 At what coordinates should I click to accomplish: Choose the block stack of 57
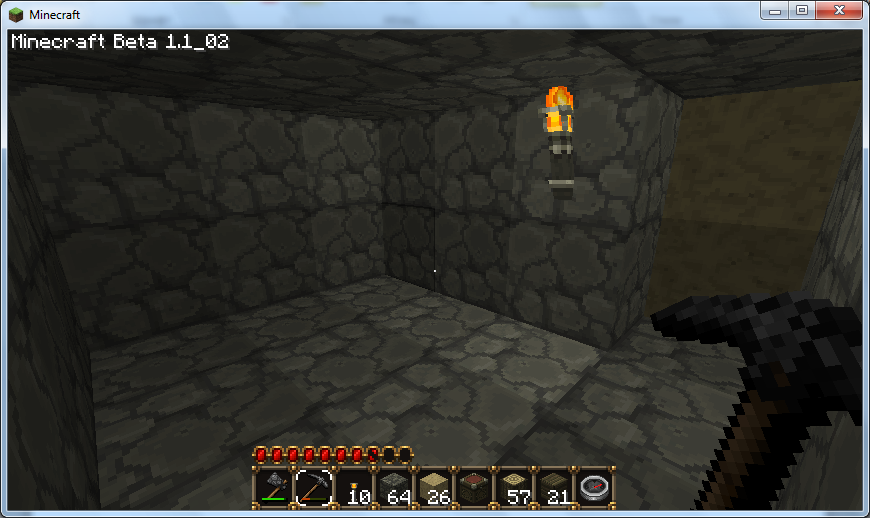pos(513,487)
